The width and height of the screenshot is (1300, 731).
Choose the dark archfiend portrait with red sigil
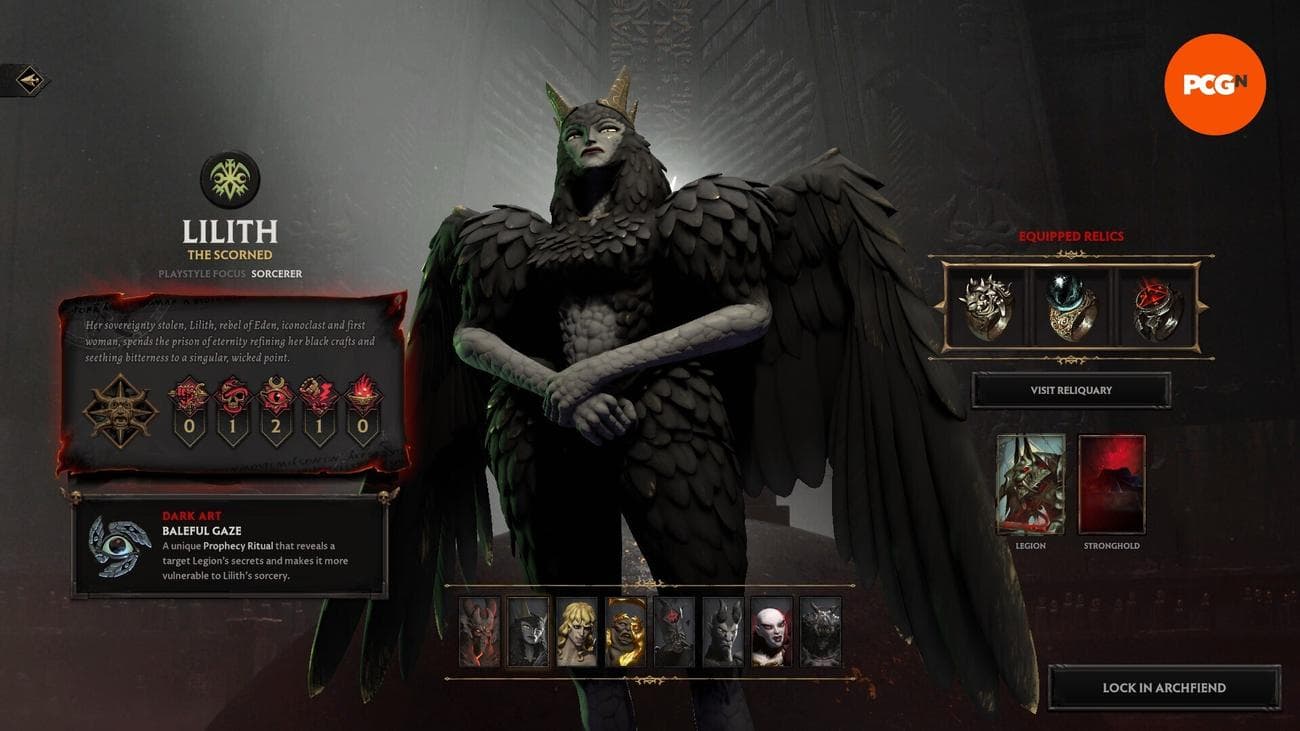coord(674,632)
